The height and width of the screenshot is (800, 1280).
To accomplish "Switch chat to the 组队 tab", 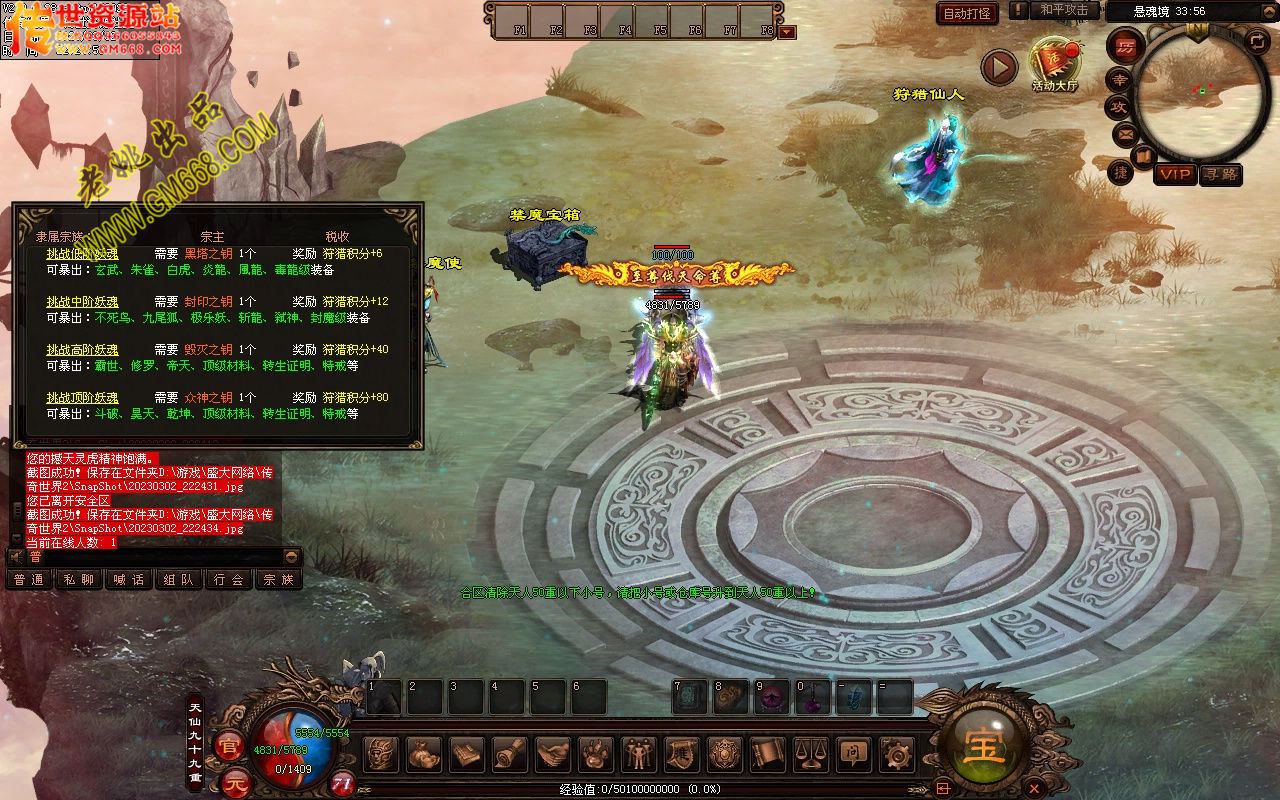I will (179, 579).
